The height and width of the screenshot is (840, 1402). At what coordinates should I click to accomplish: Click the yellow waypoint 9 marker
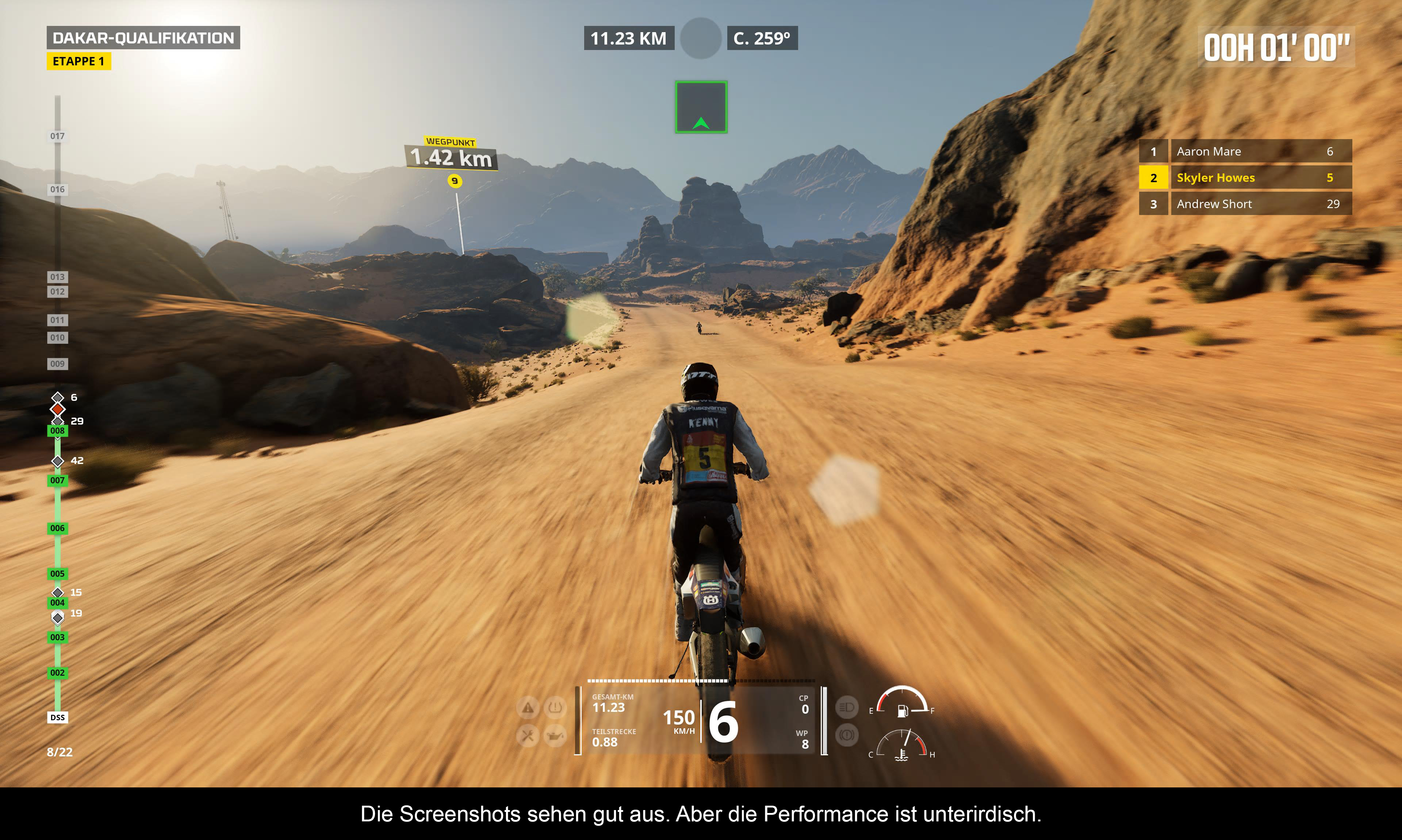coord(455,181)
